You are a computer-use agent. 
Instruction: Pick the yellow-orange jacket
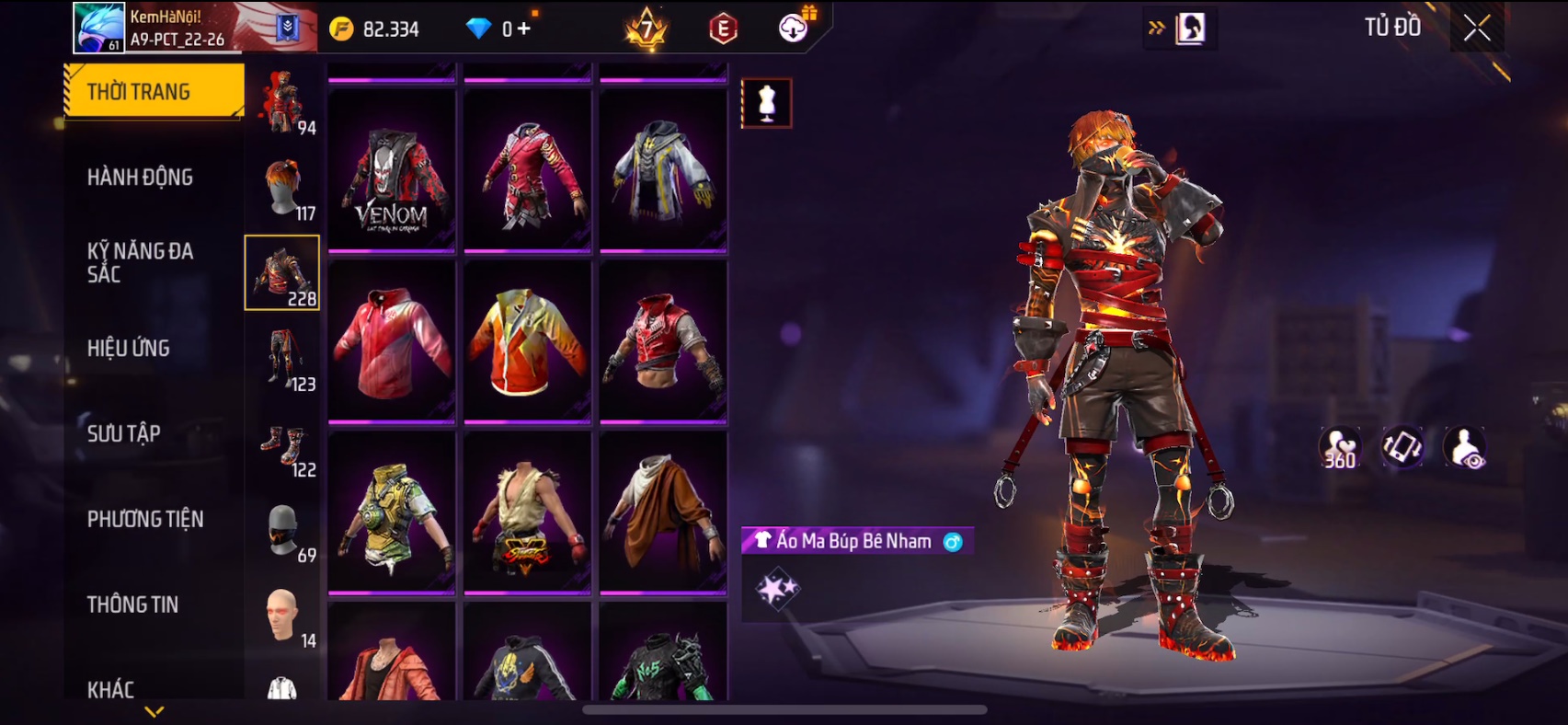coord(527,342)
